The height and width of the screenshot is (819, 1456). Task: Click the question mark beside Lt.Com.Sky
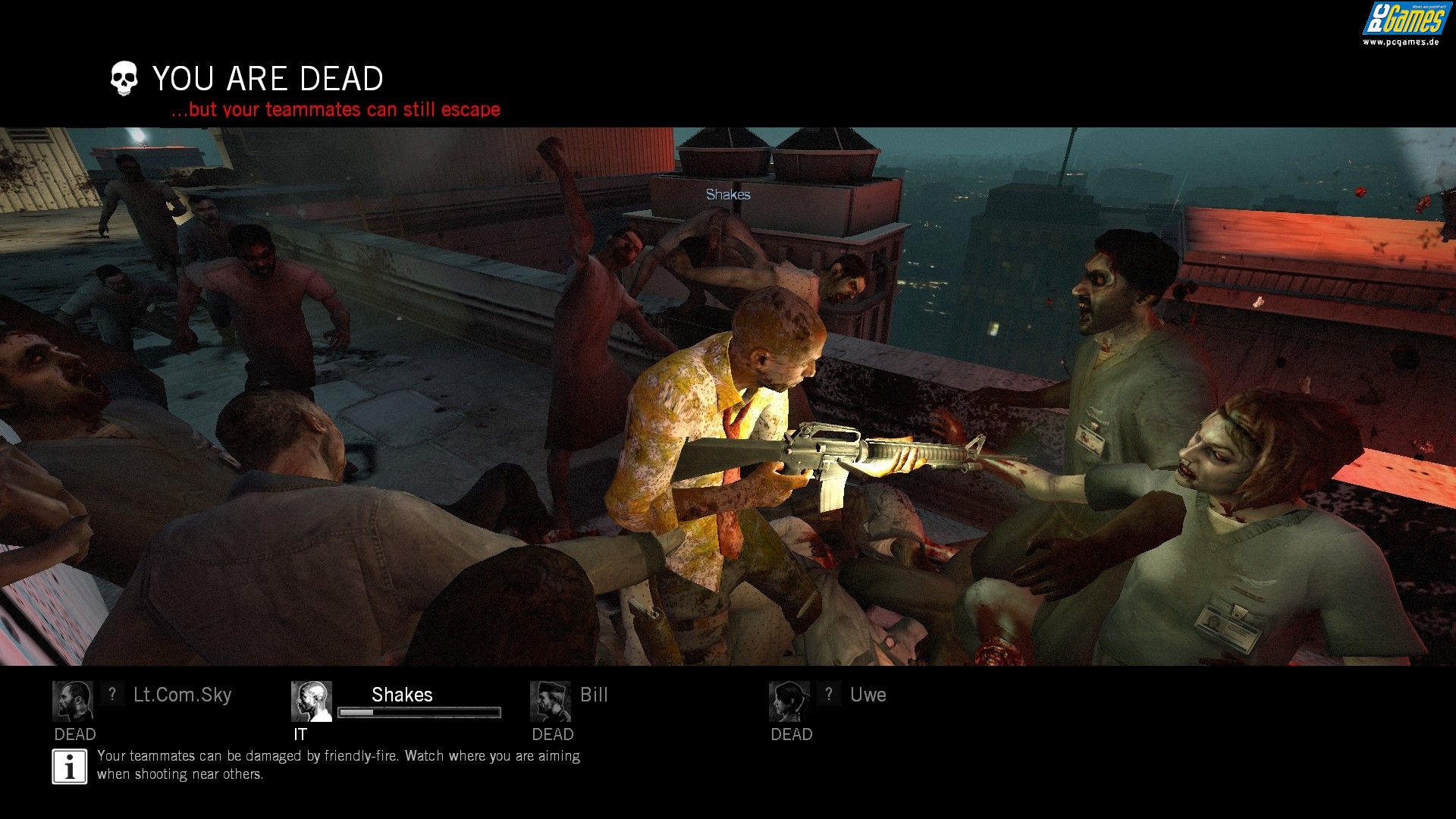point(112,693)
